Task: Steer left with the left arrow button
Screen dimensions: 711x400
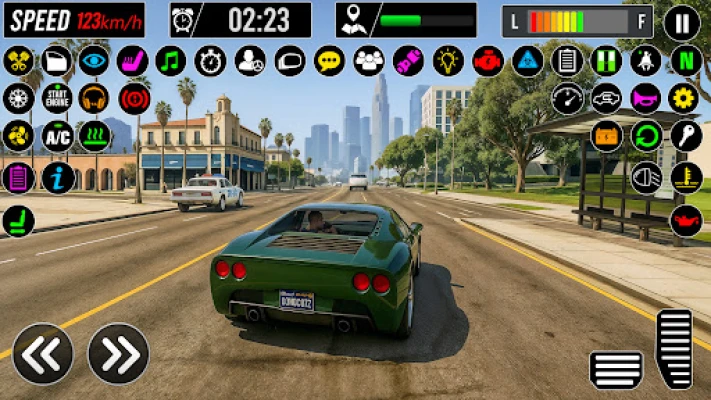Action: (42, 354)
